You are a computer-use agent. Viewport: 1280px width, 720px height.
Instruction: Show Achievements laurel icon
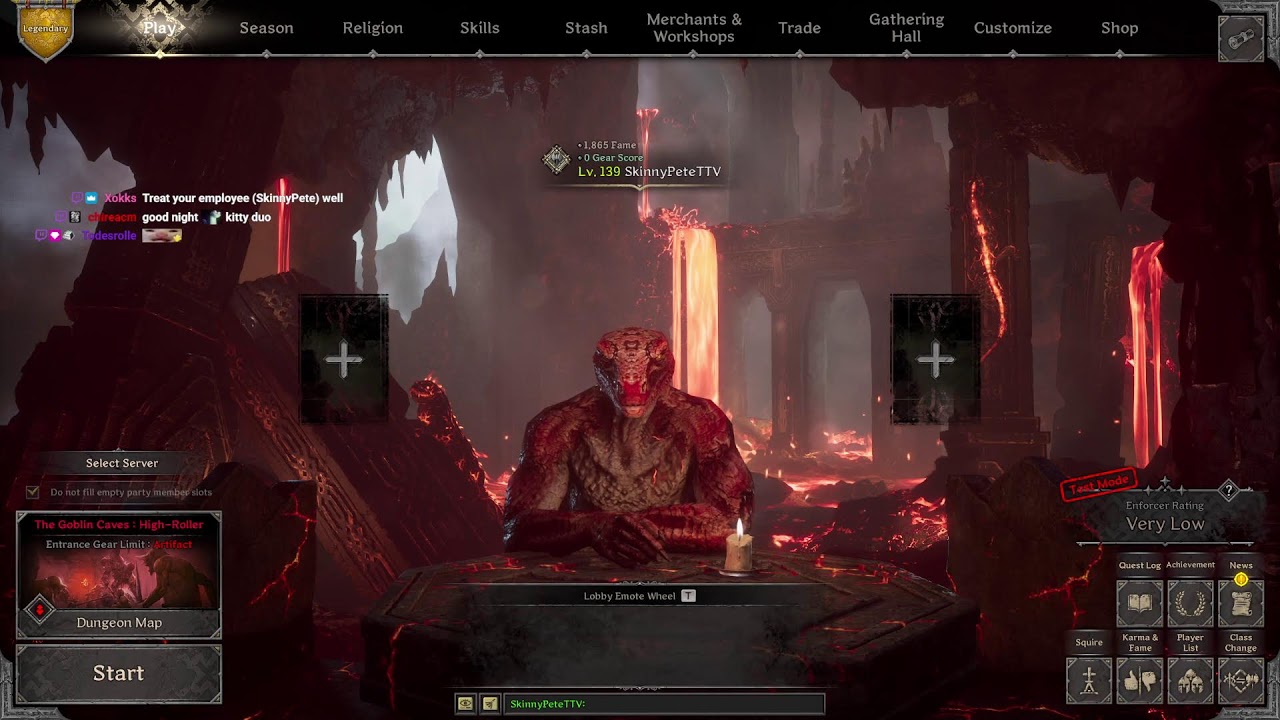pyautogui.click(x=1190, y=603)
